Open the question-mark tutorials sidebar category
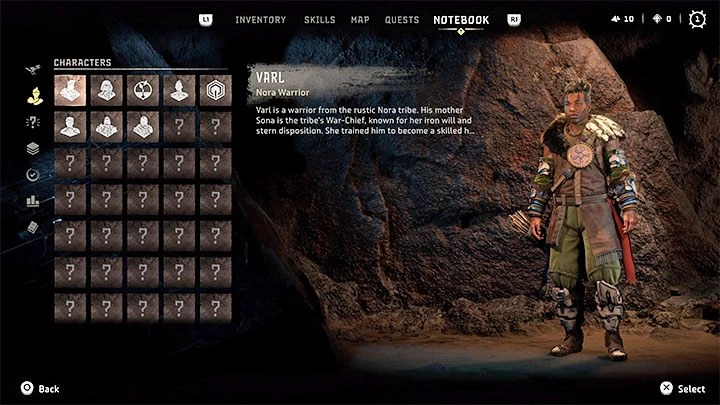This screenshot has height=405, width=720. (32, 123)
